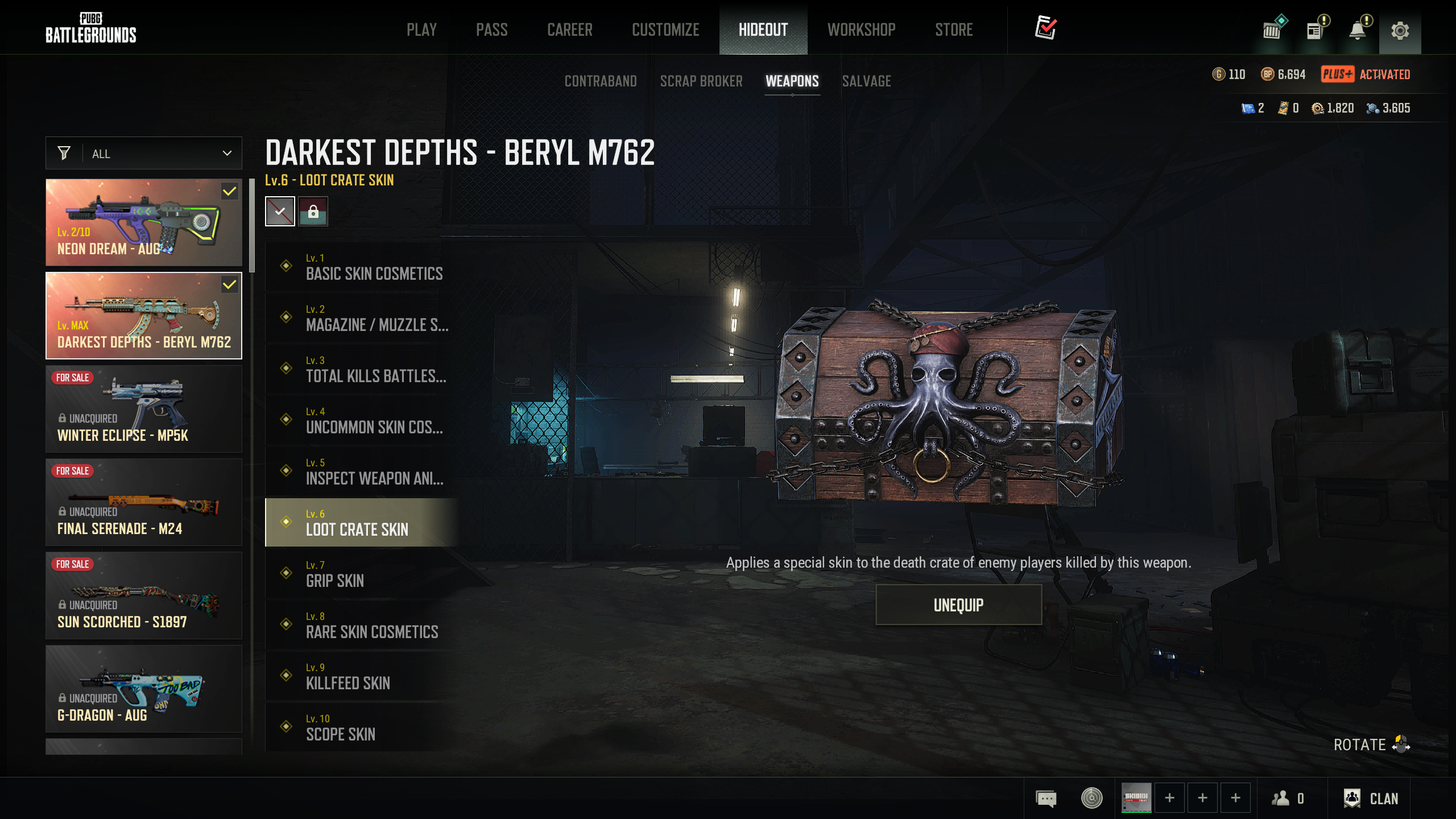The width and height of the screenshot is (1456, 819).
Task: Pick the Sun Scorched S1897 skin
Action: point(144,595)
